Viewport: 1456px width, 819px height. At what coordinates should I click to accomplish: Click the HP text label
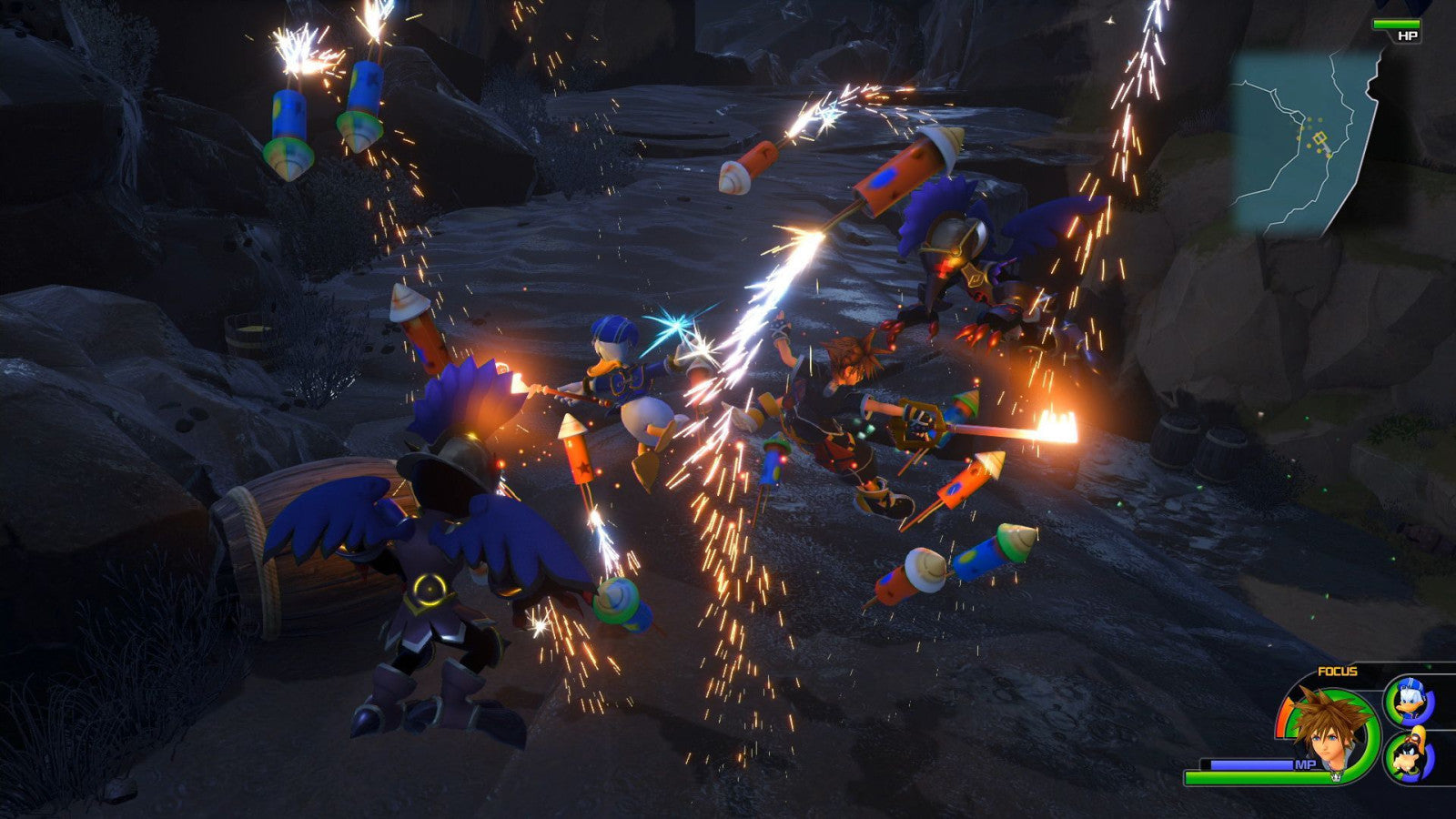pyautogui.click(x=1408, y=35)
